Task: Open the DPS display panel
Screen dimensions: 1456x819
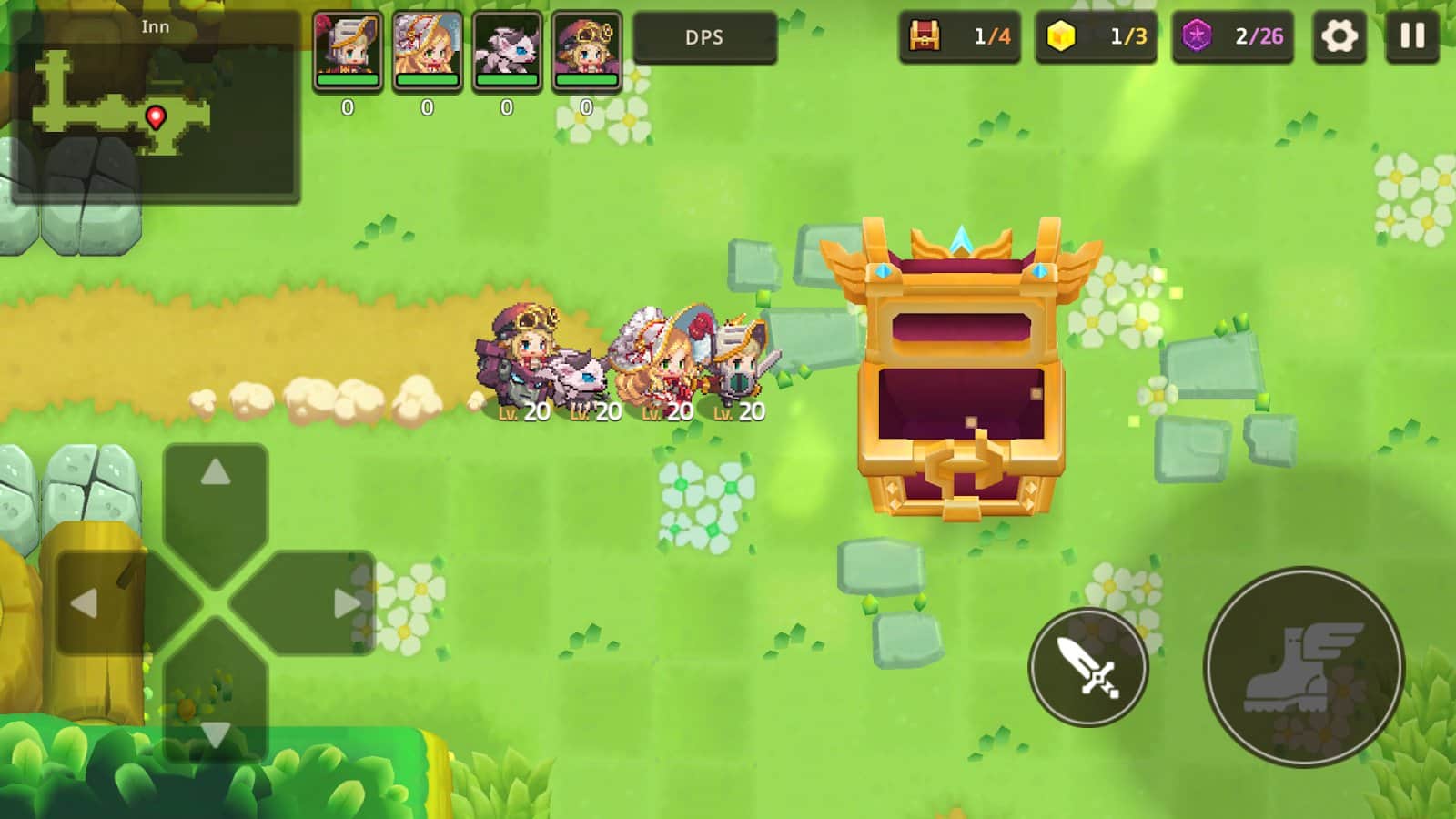Action: (x=706, y=38)
